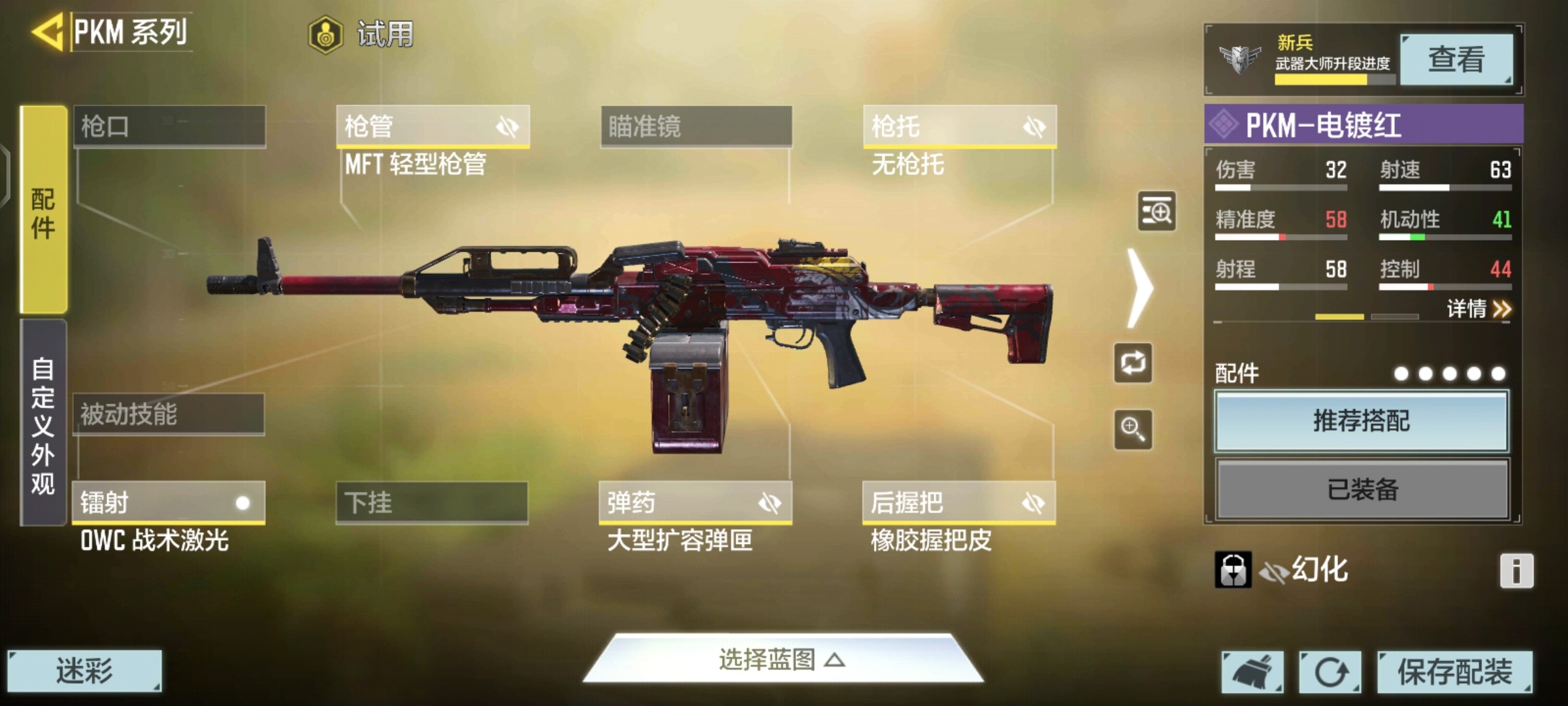Image resolution: width=1568 pixels, height=706 pixels.
Task: Open 详情 stat details
Action: [x=1478, y=309]
